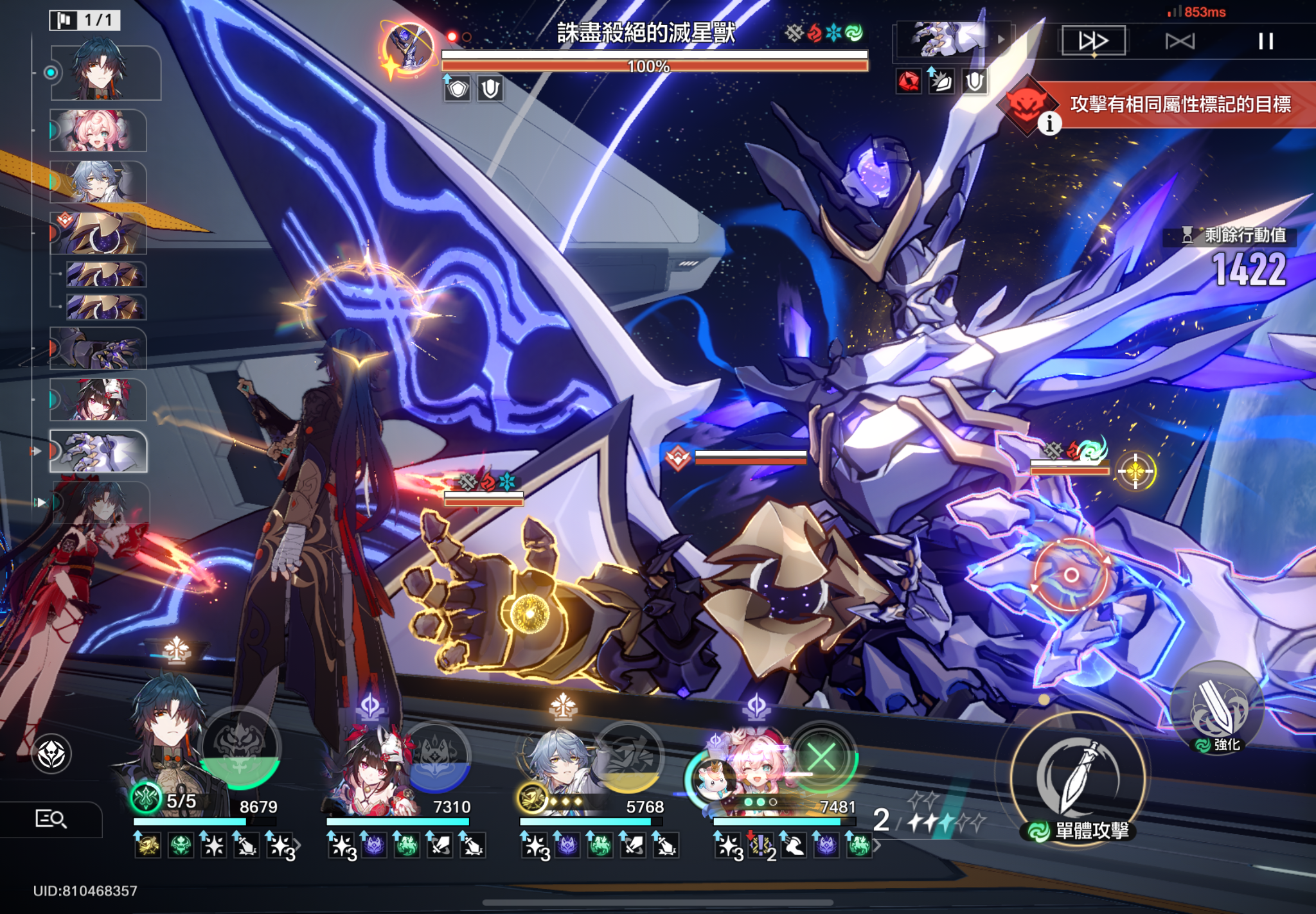The width and height of the screenshot is (1316, 914).
Task: Pause the battle
Action: [1265, 41]
